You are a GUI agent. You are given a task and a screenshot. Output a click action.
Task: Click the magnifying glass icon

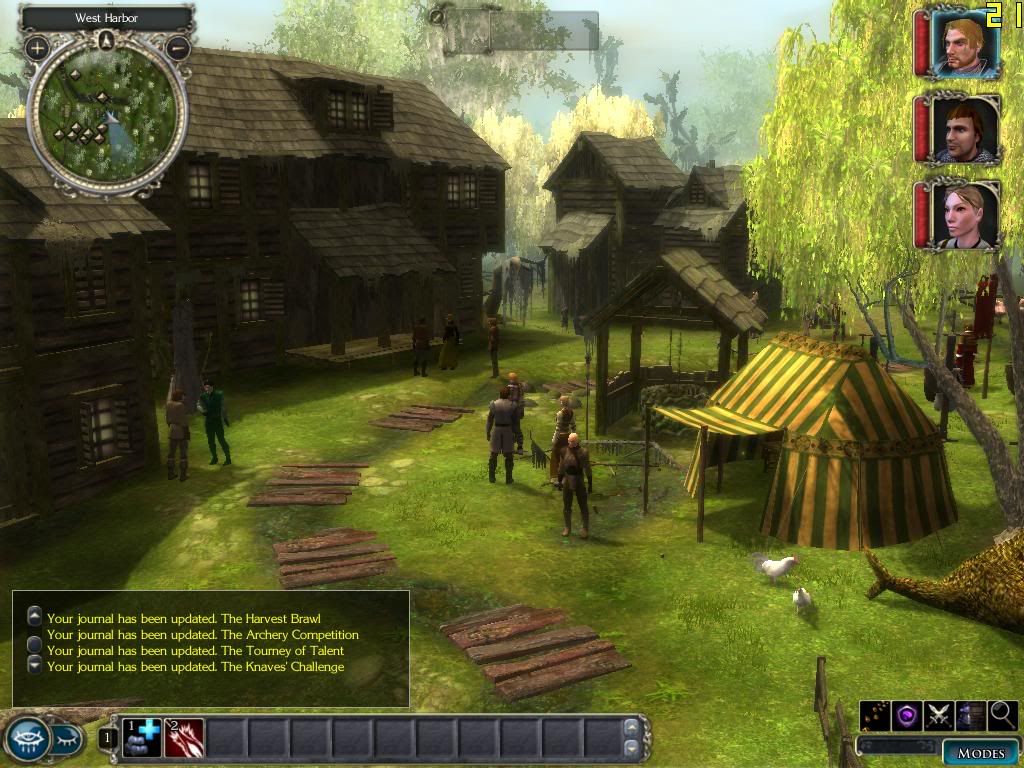[x=1003, y=715]
